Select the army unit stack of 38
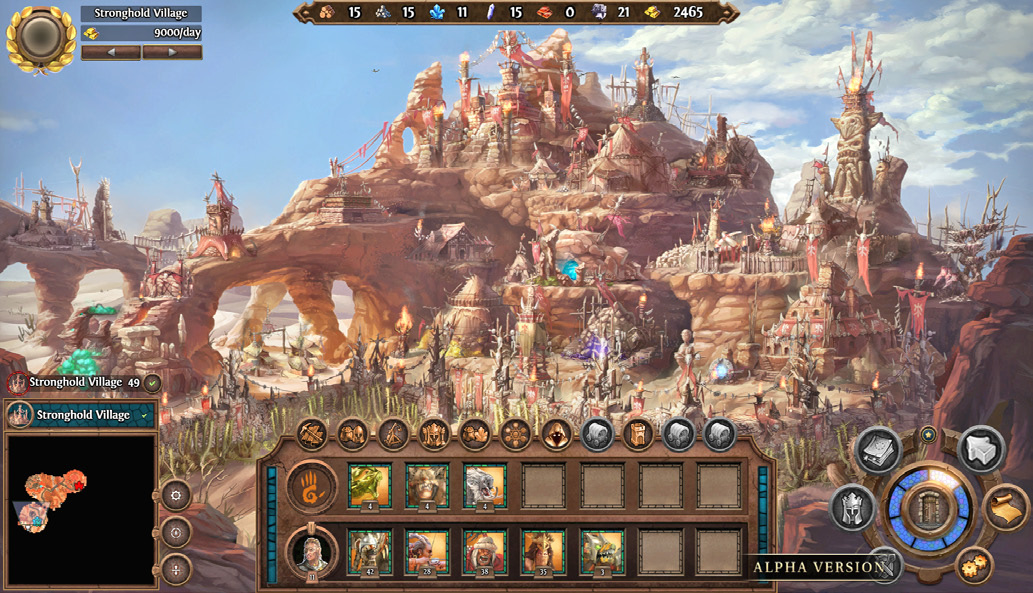The height and width of the screenshot is (593, 1033). coord(485,550)
